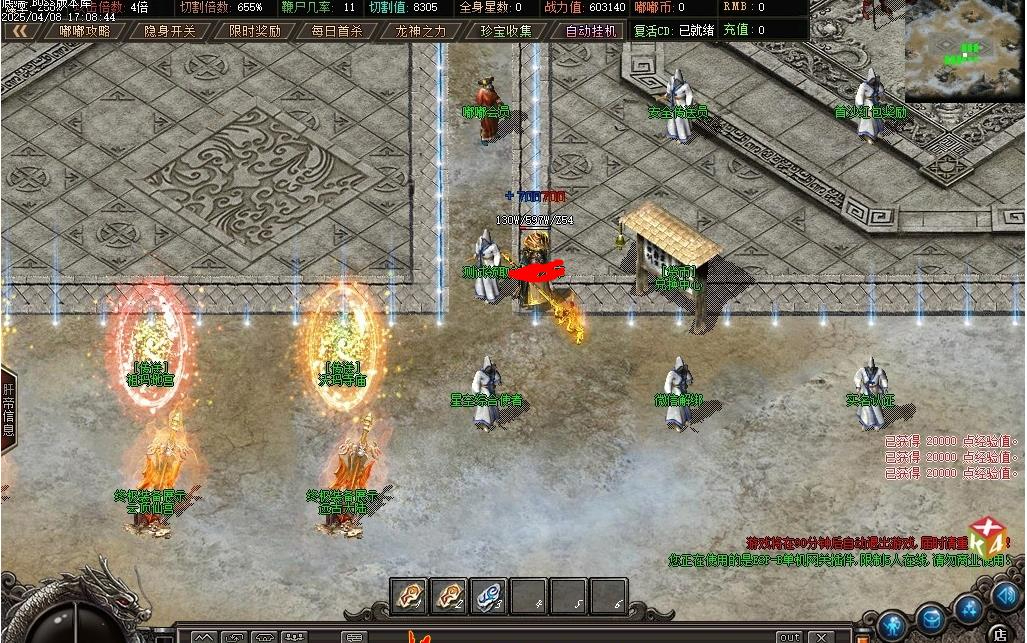Show the 每日首杀 daily first-kill panel
The width and height of the screenshot is (1027, 643).
pos(337,30)
